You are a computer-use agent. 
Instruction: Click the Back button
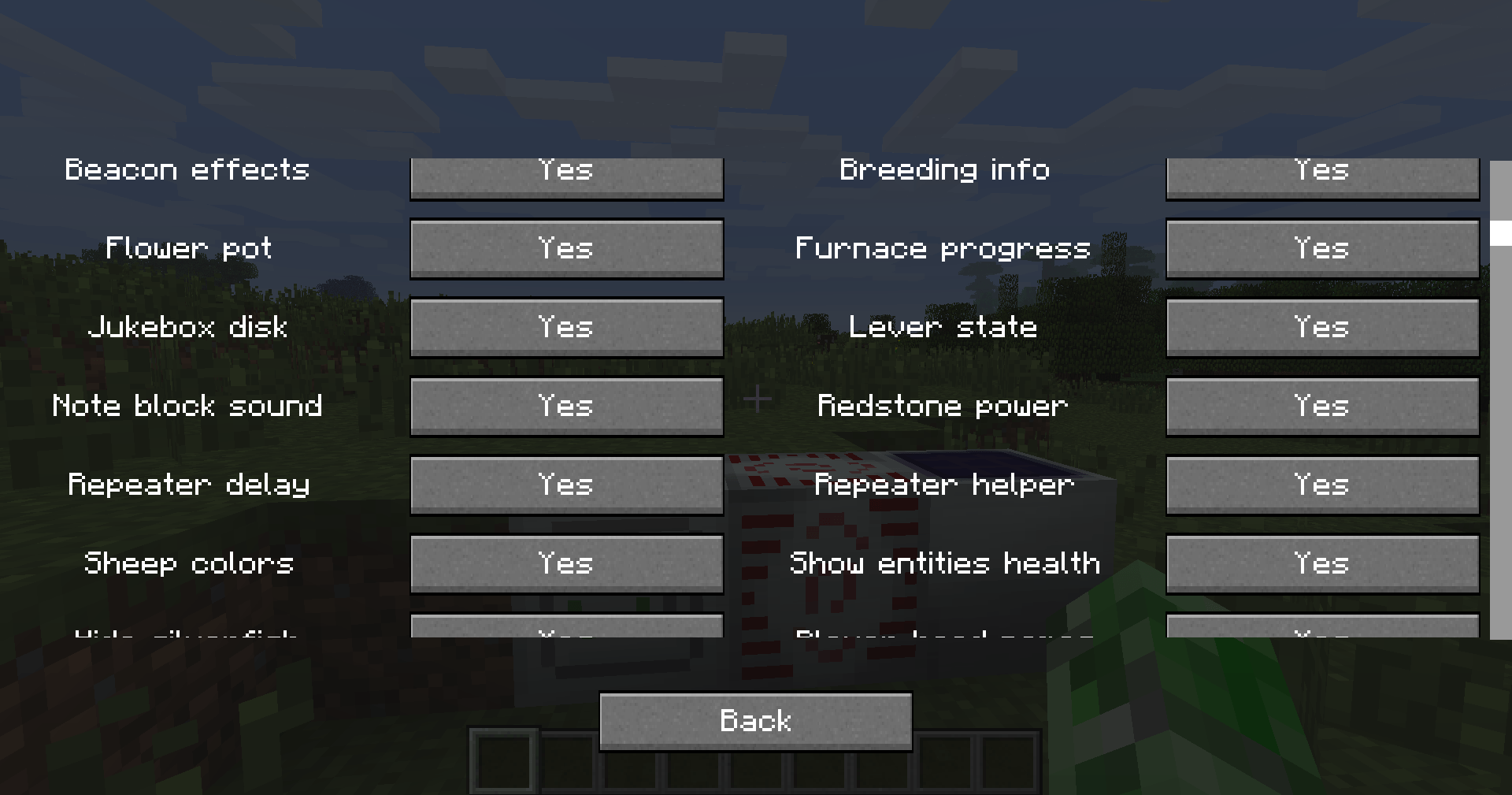pyautogui.click(x=754, y=720)
